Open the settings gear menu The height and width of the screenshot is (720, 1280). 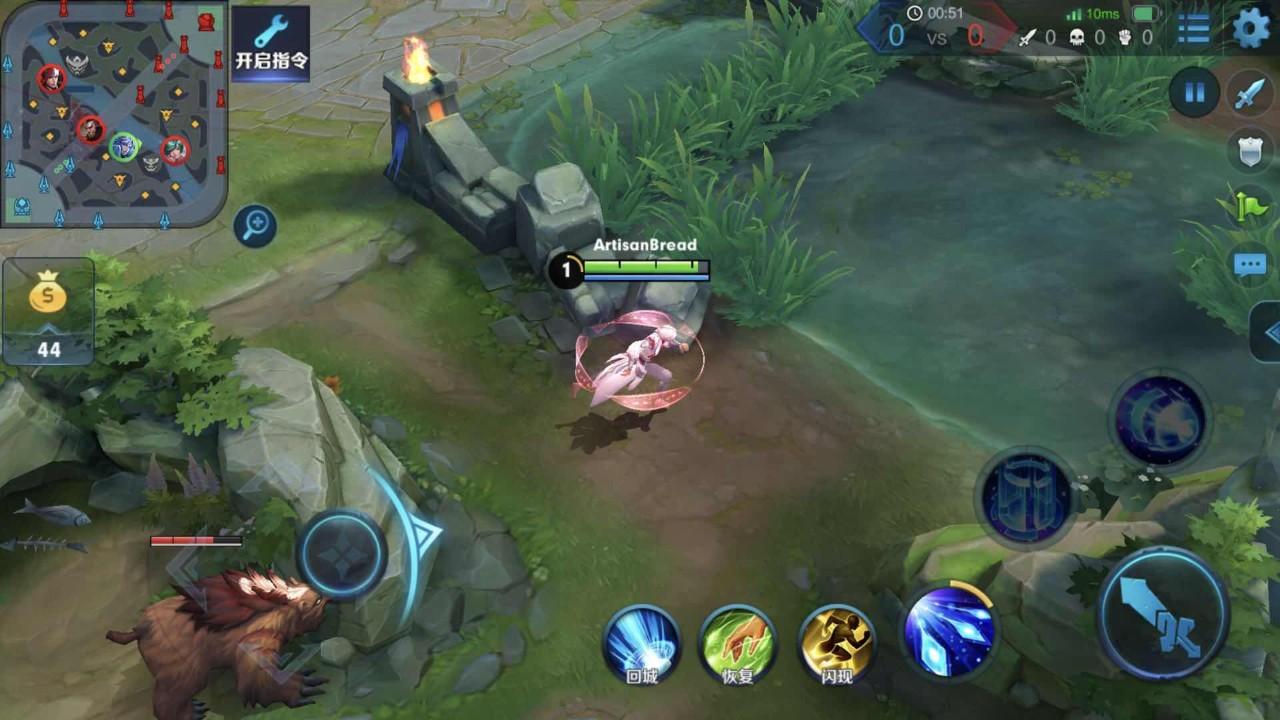(1251, 28)
